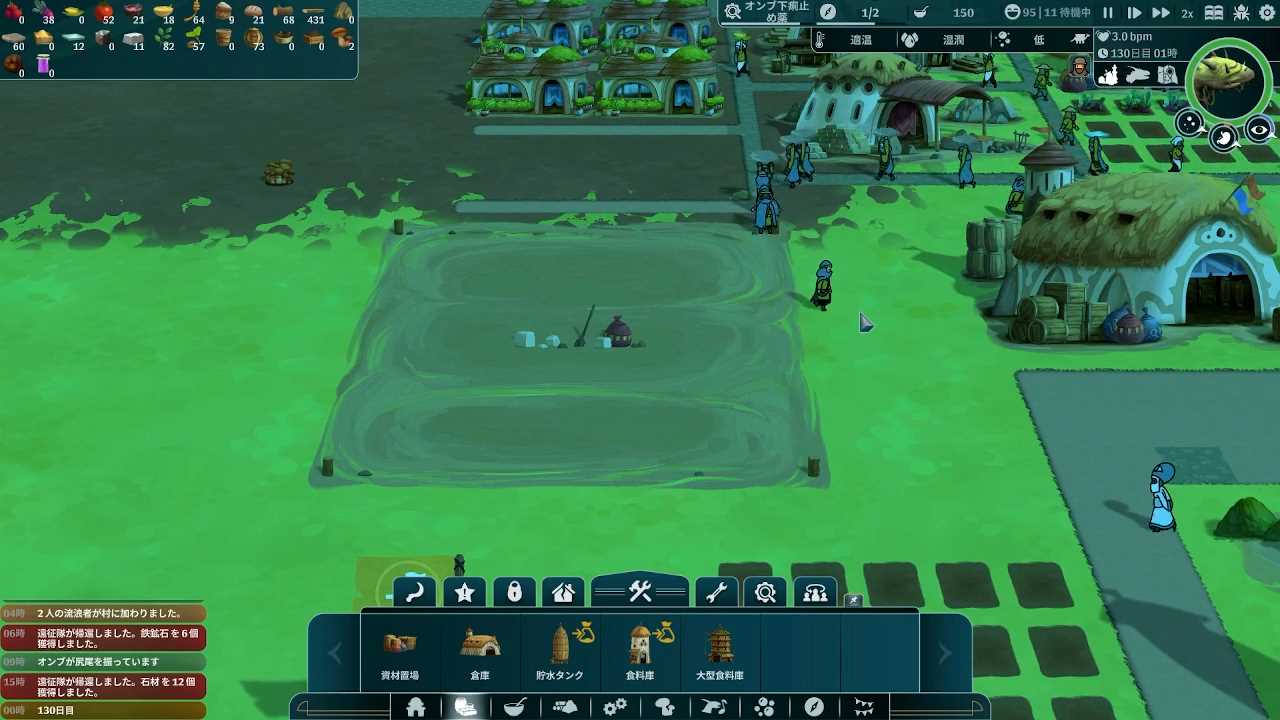Switch to the food bowl build category
Image resolution: width=1280 pixels, height=720 pixels.
[515, 708]
